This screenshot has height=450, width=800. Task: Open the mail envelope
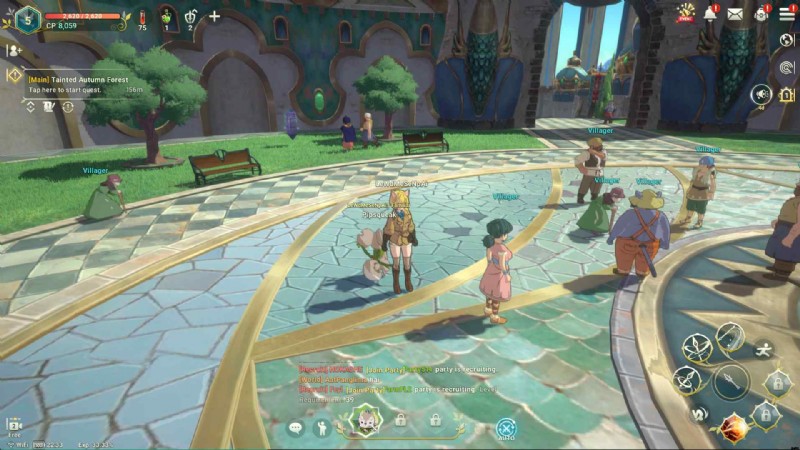[x=735, y=13]
